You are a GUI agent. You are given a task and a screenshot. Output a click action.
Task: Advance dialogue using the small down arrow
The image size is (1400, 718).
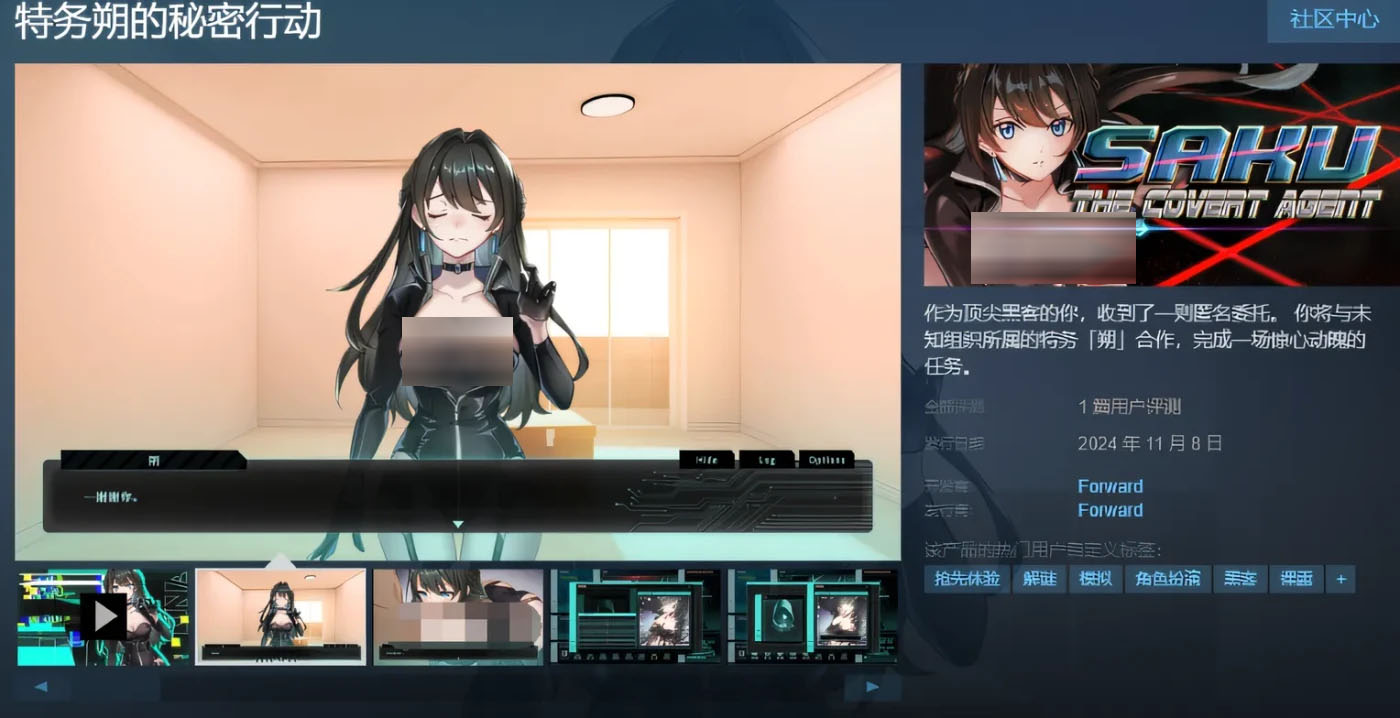(458, 524)
